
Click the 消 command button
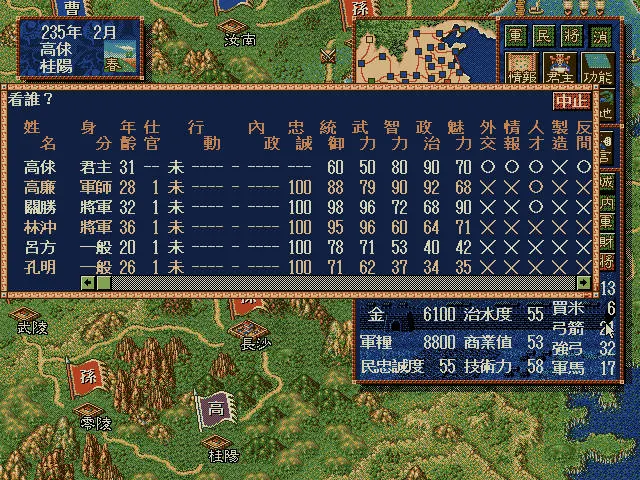point(599,33)
